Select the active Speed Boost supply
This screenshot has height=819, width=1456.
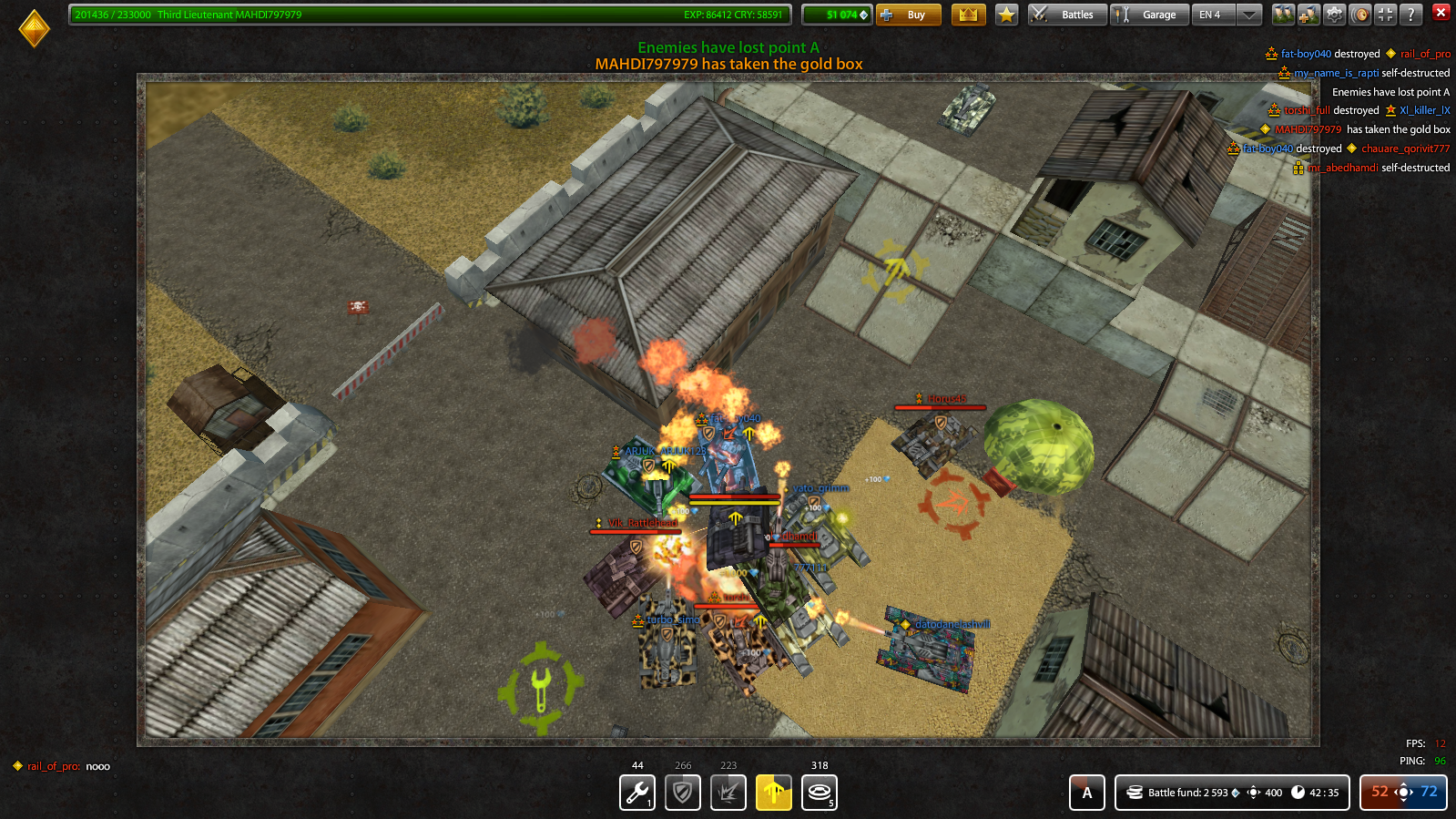773,792
